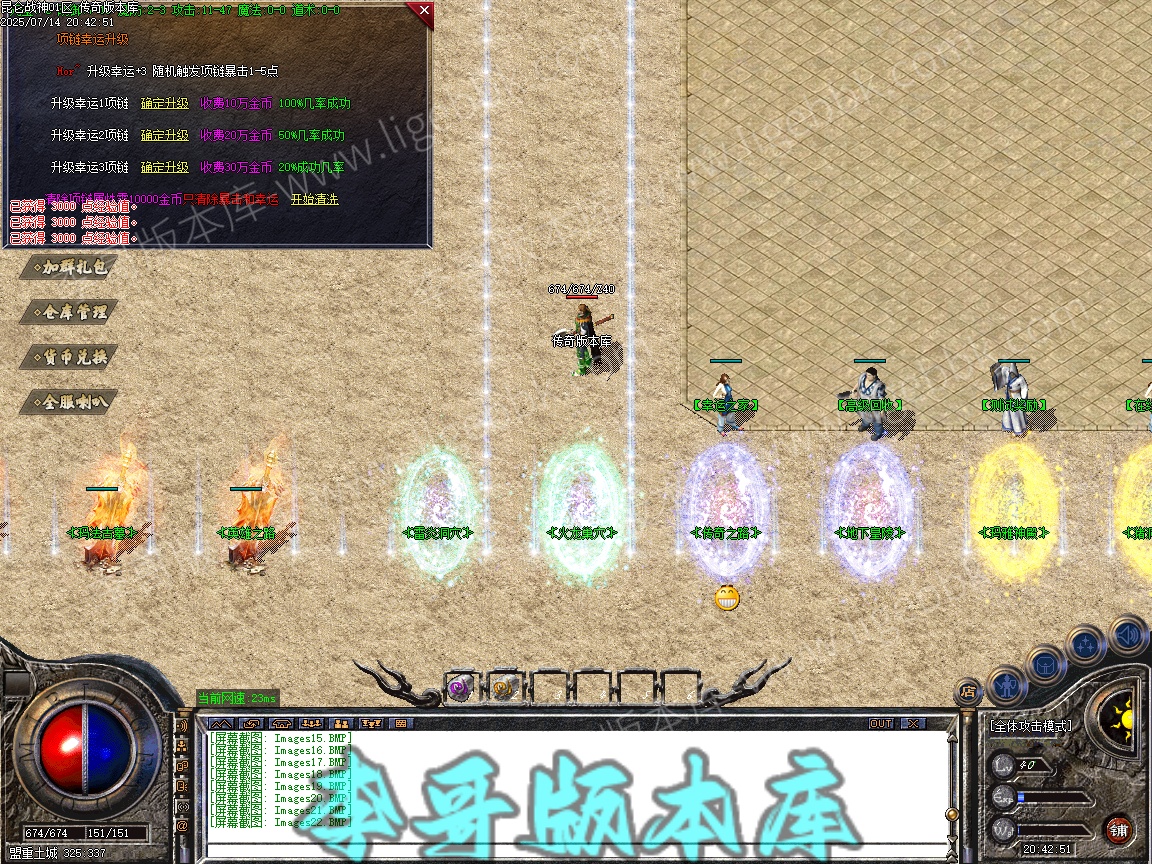Open the 加群礼包 group gift menu
The image size is (1152, 864).
coord(70,267)
